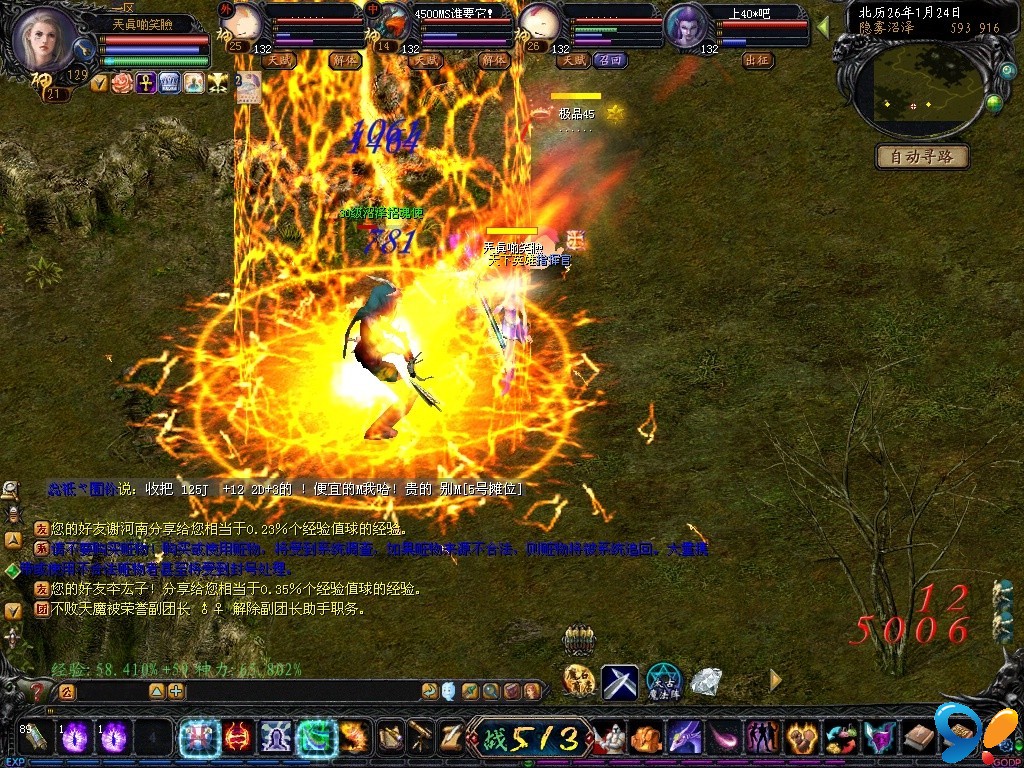Screen dimensions: 1024x768
Task: Activate the crossed swords skill icon
Action: (x=619, y=682)
